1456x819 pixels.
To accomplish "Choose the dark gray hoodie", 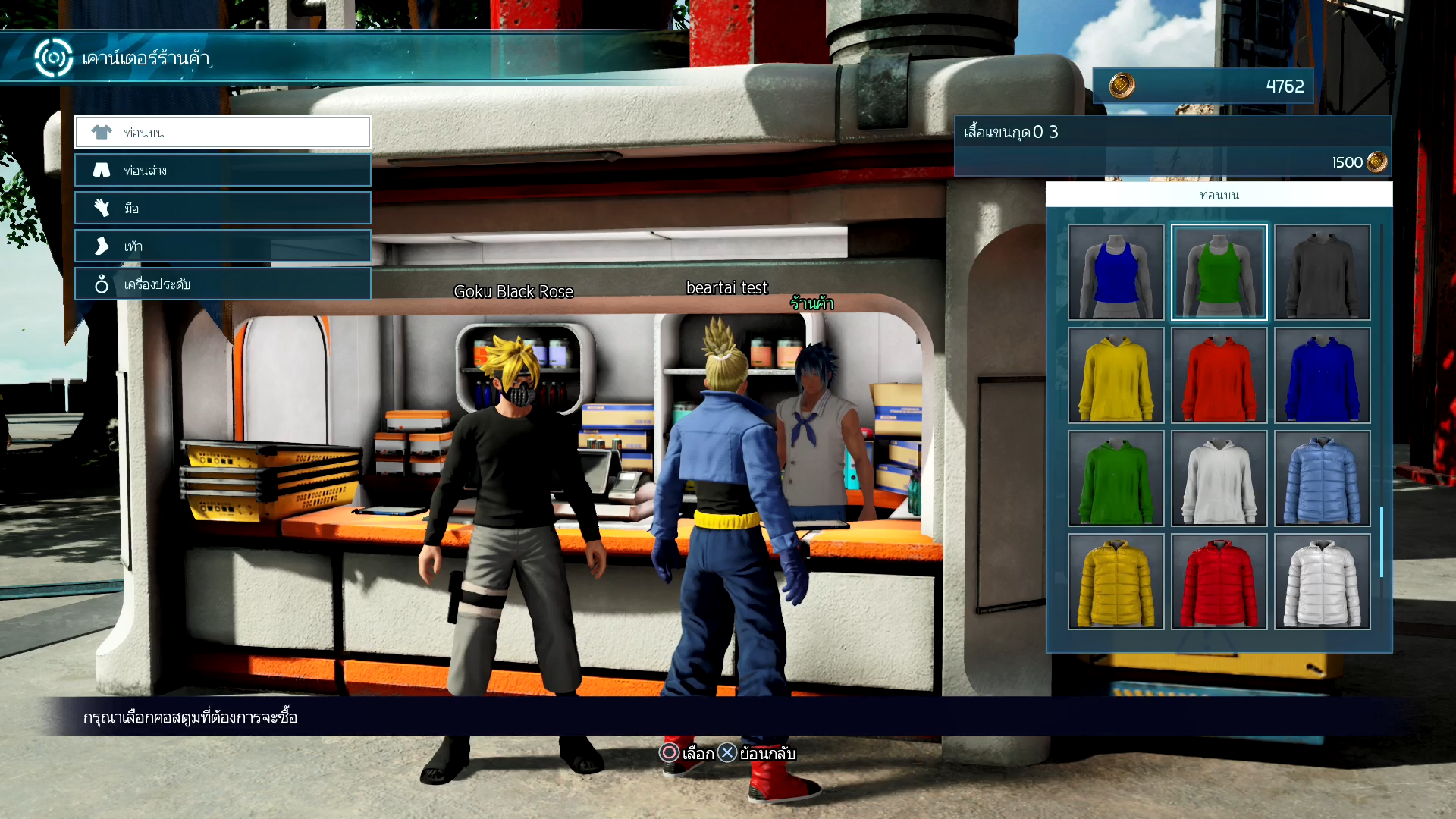I will 1322,272.
